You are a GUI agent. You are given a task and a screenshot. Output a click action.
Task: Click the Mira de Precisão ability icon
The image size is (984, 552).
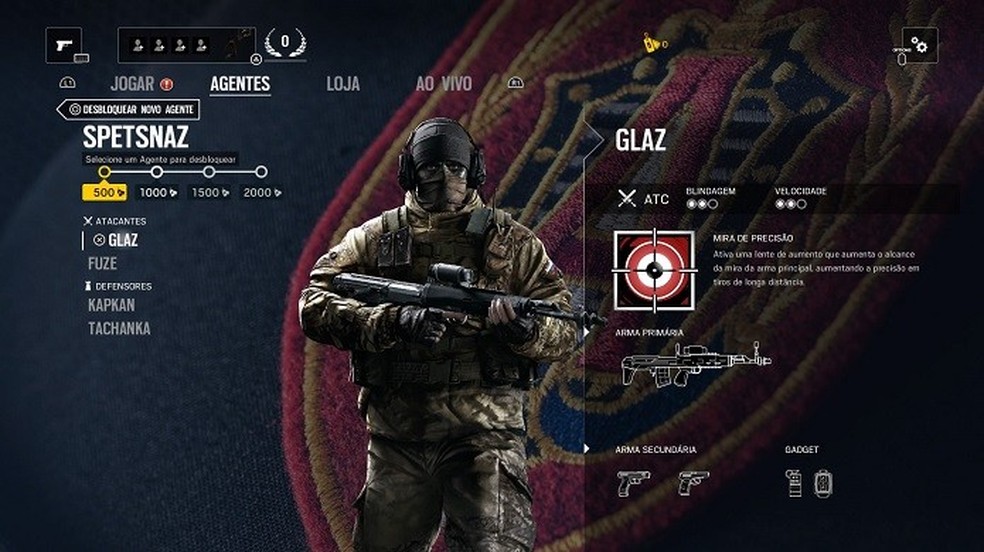654,270
